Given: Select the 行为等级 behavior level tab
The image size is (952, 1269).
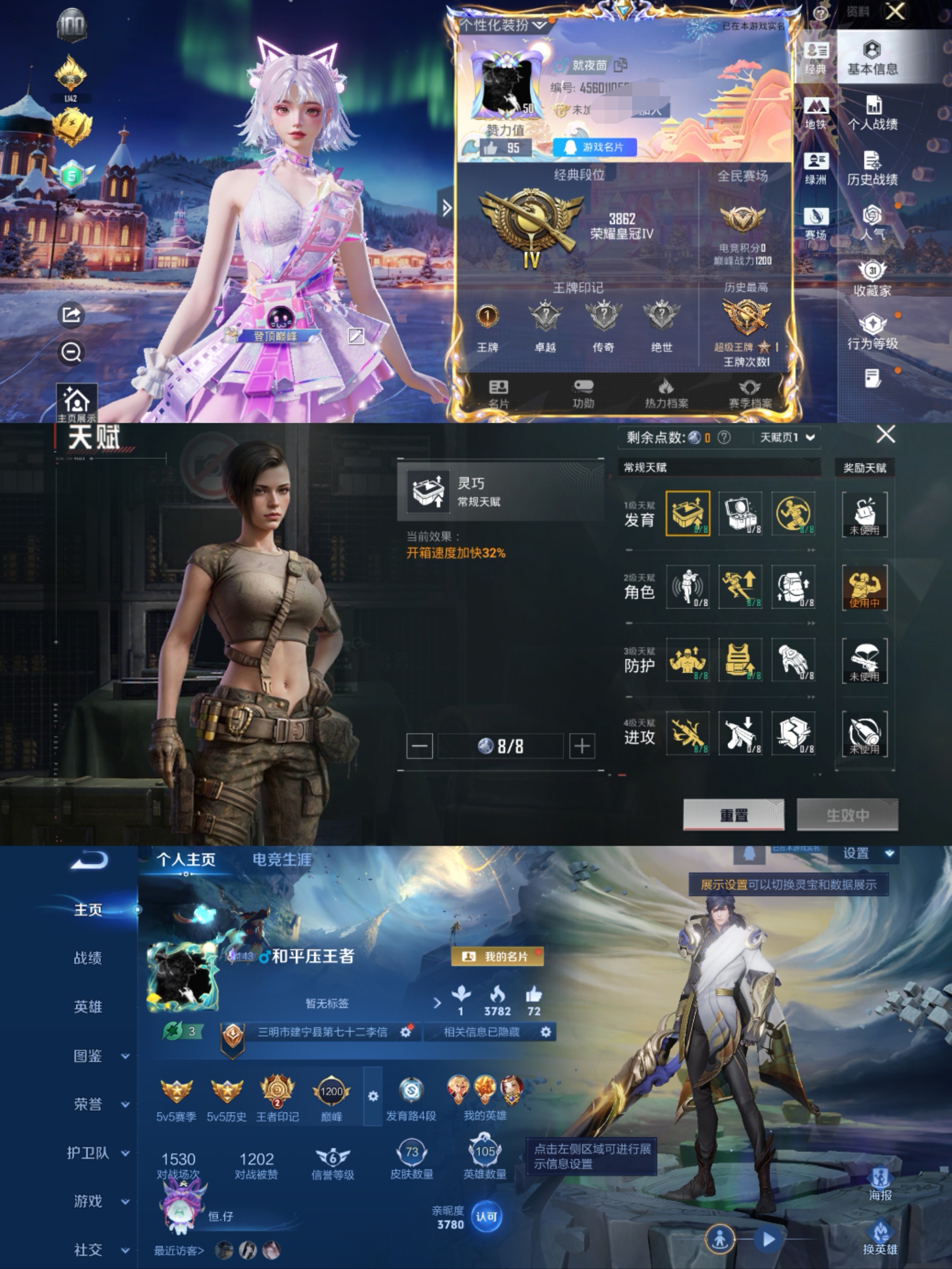Looking at the screenshot, I should 872,332.
